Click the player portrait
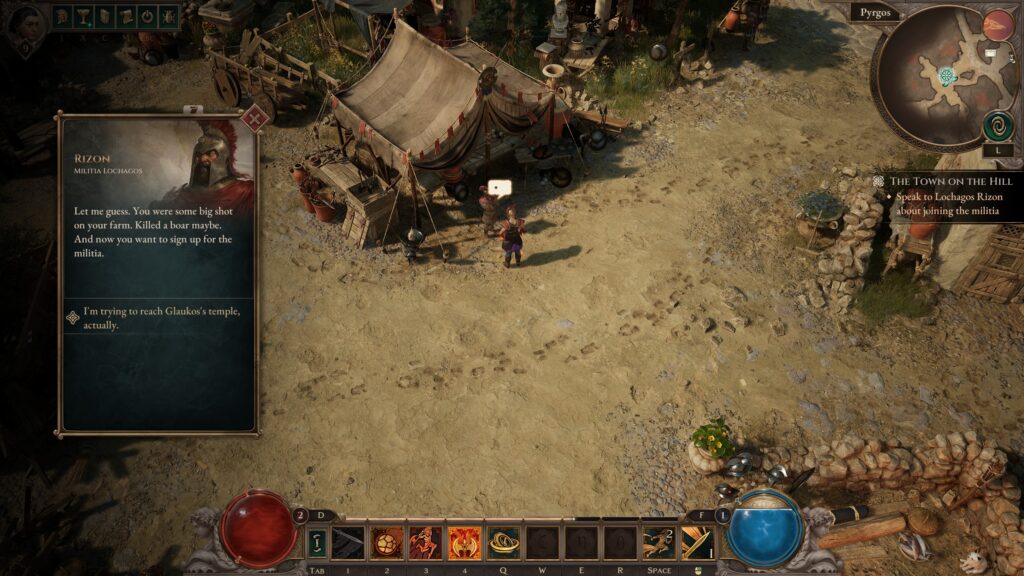 [x=24, y=20]
